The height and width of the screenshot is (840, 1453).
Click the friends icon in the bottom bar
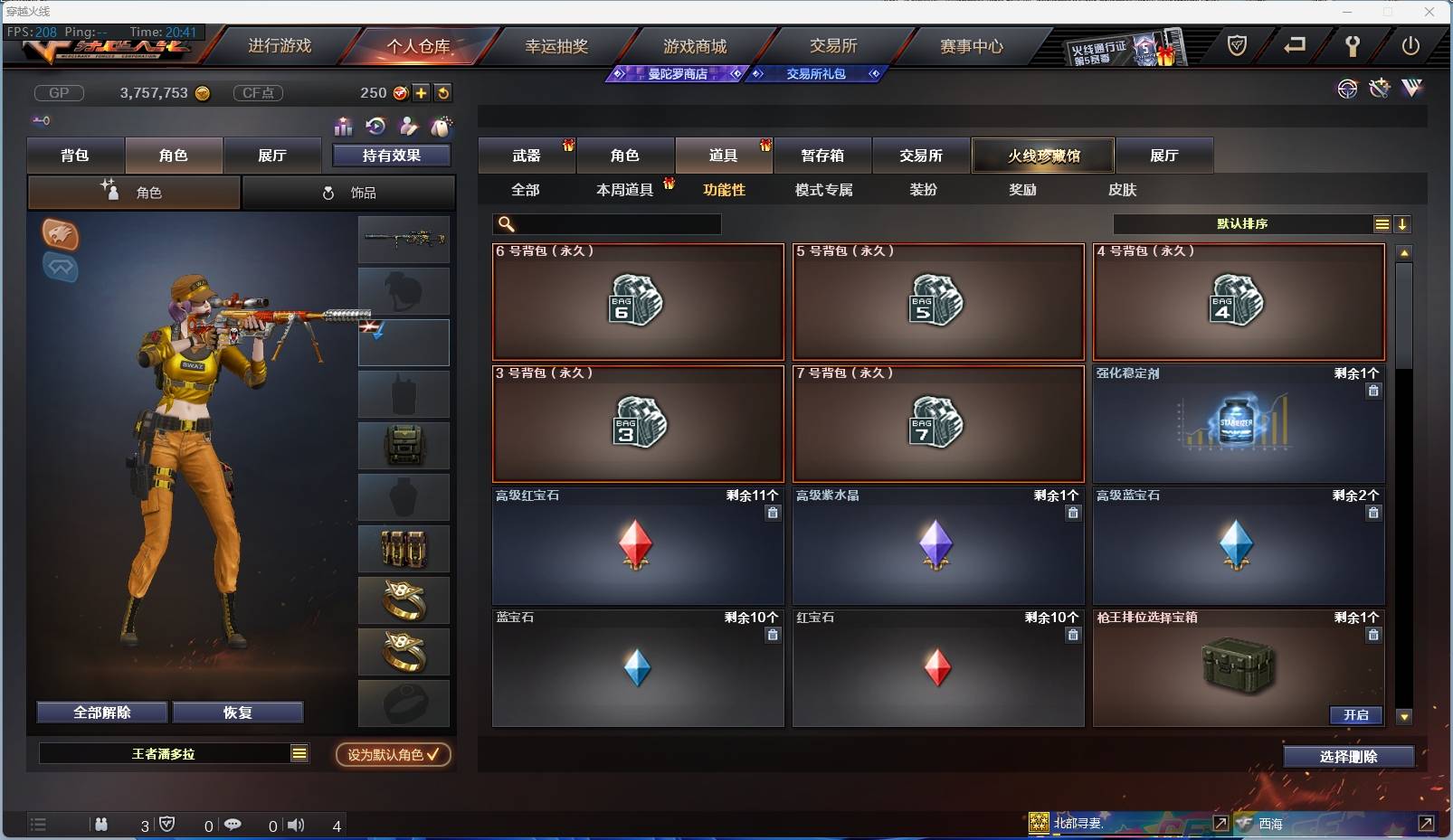click(101, 825)
